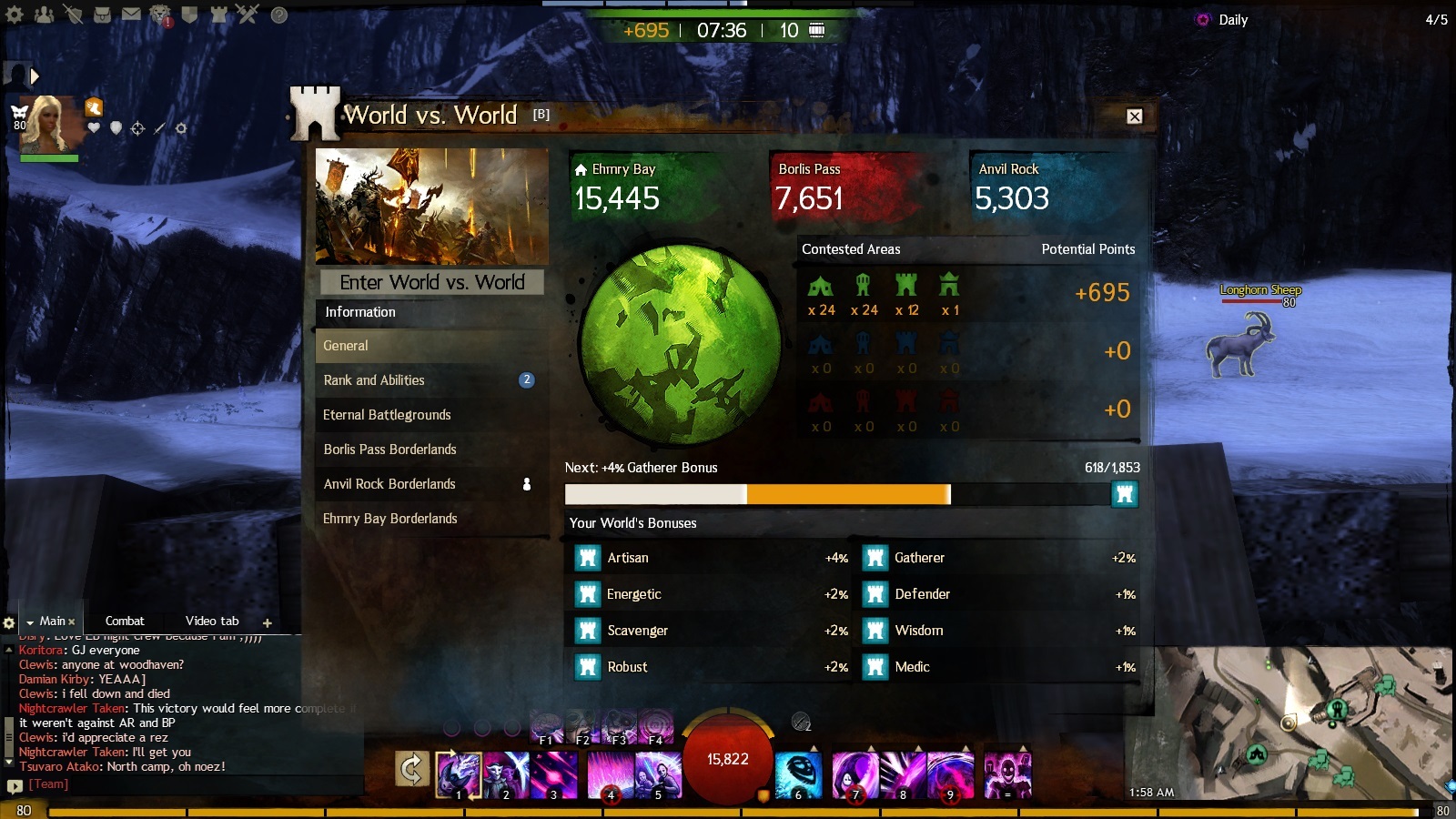This screenshot has width=1456, height=819.
Task: Choose Eternal Battlegrounds map
Action: 431,415
